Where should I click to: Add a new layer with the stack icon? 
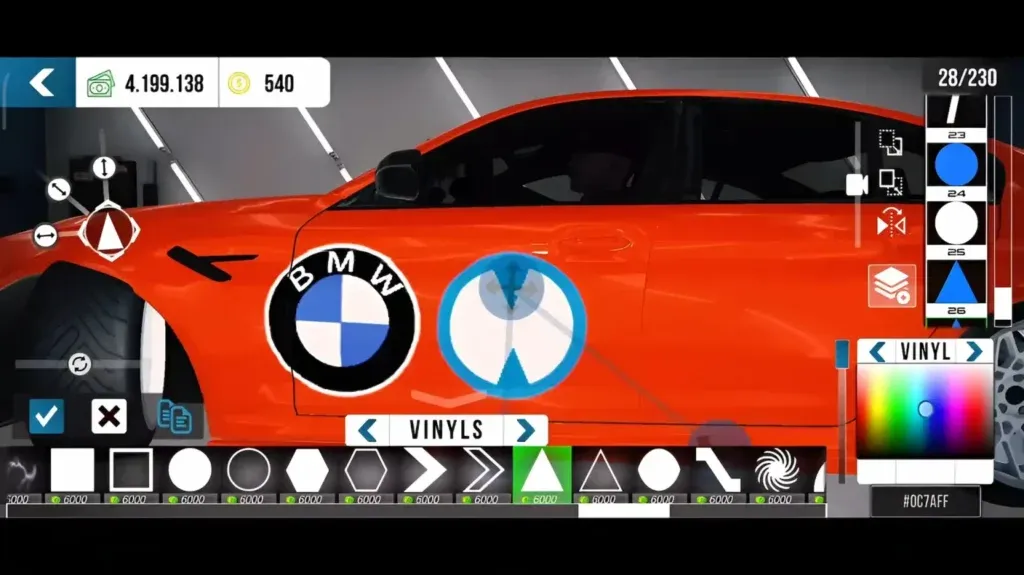(891, 286)
